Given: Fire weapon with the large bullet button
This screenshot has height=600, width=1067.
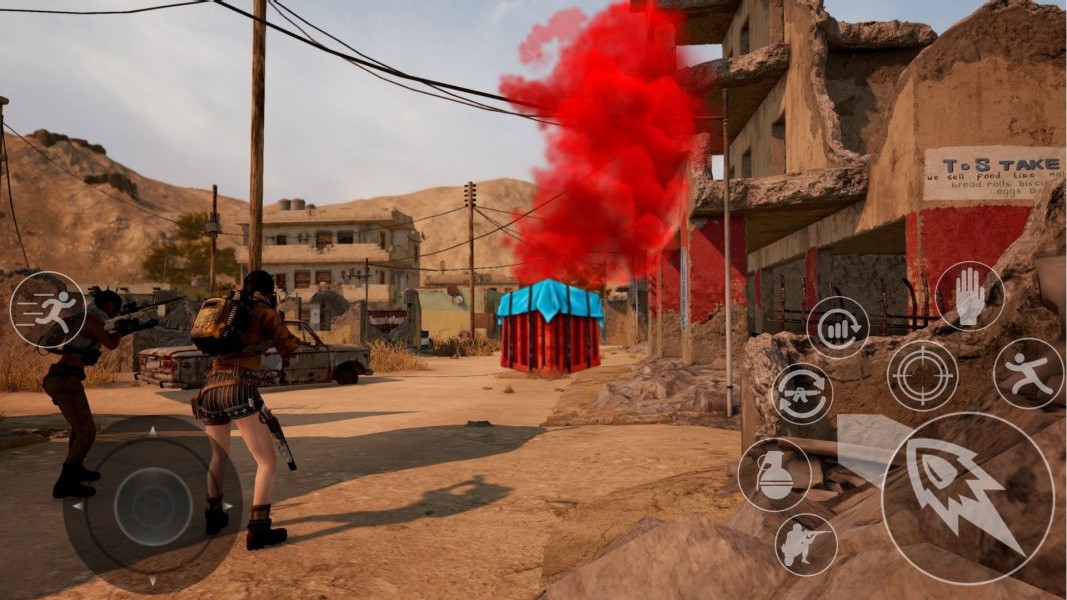Looking at the screenshot, I should pos(967,497).
